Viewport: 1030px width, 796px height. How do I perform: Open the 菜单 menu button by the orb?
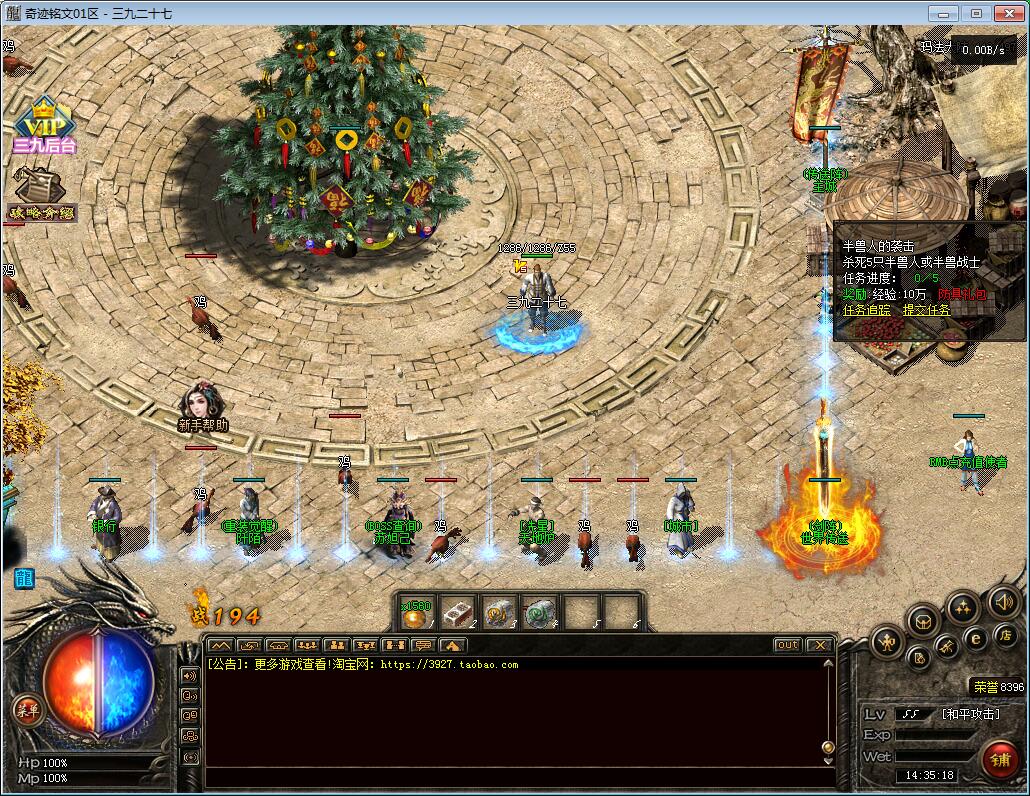click(27, 710)
